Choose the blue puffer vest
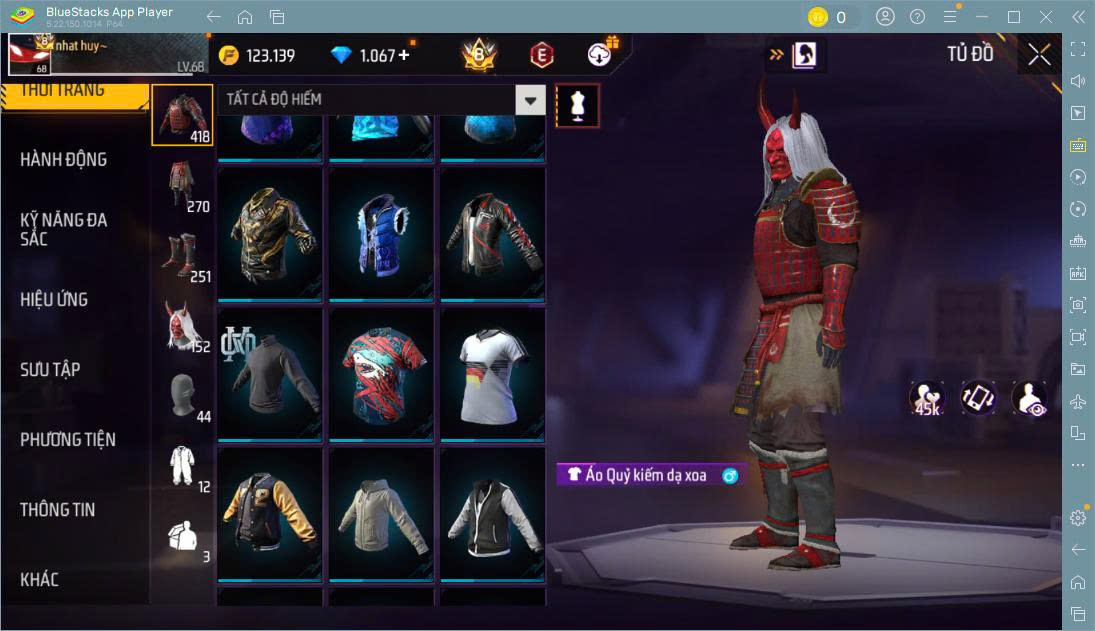 [x=382, y=234]
